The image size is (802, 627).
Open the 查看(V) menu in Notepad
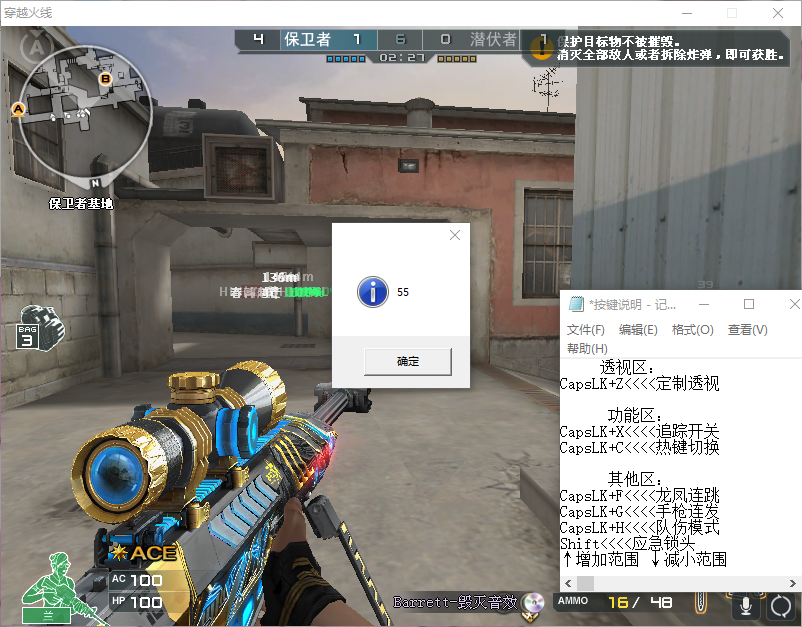pyautogui.click(x=747, y=330)
